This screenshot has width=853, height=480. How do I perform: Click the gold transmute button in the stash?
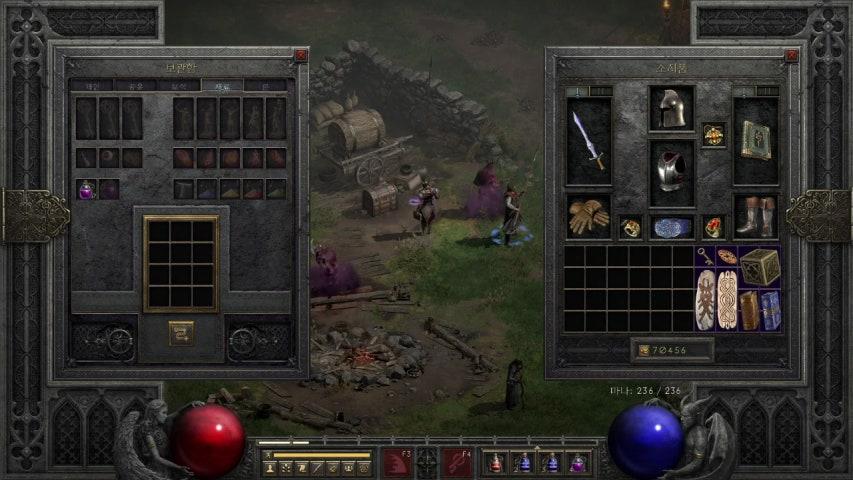(x=181, y=333)
